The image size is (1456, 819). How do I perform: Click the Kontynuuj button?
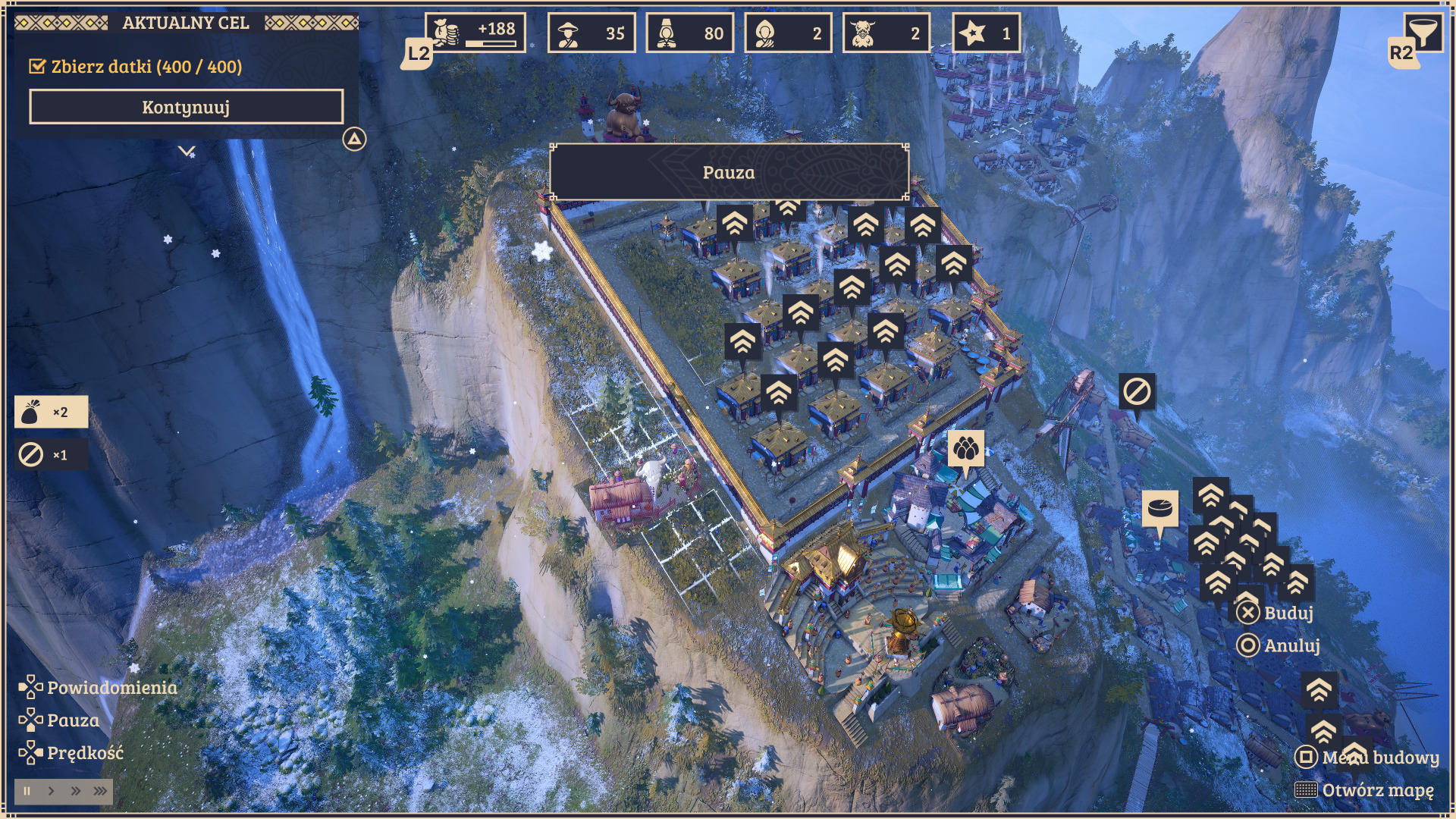pos(186,107)
